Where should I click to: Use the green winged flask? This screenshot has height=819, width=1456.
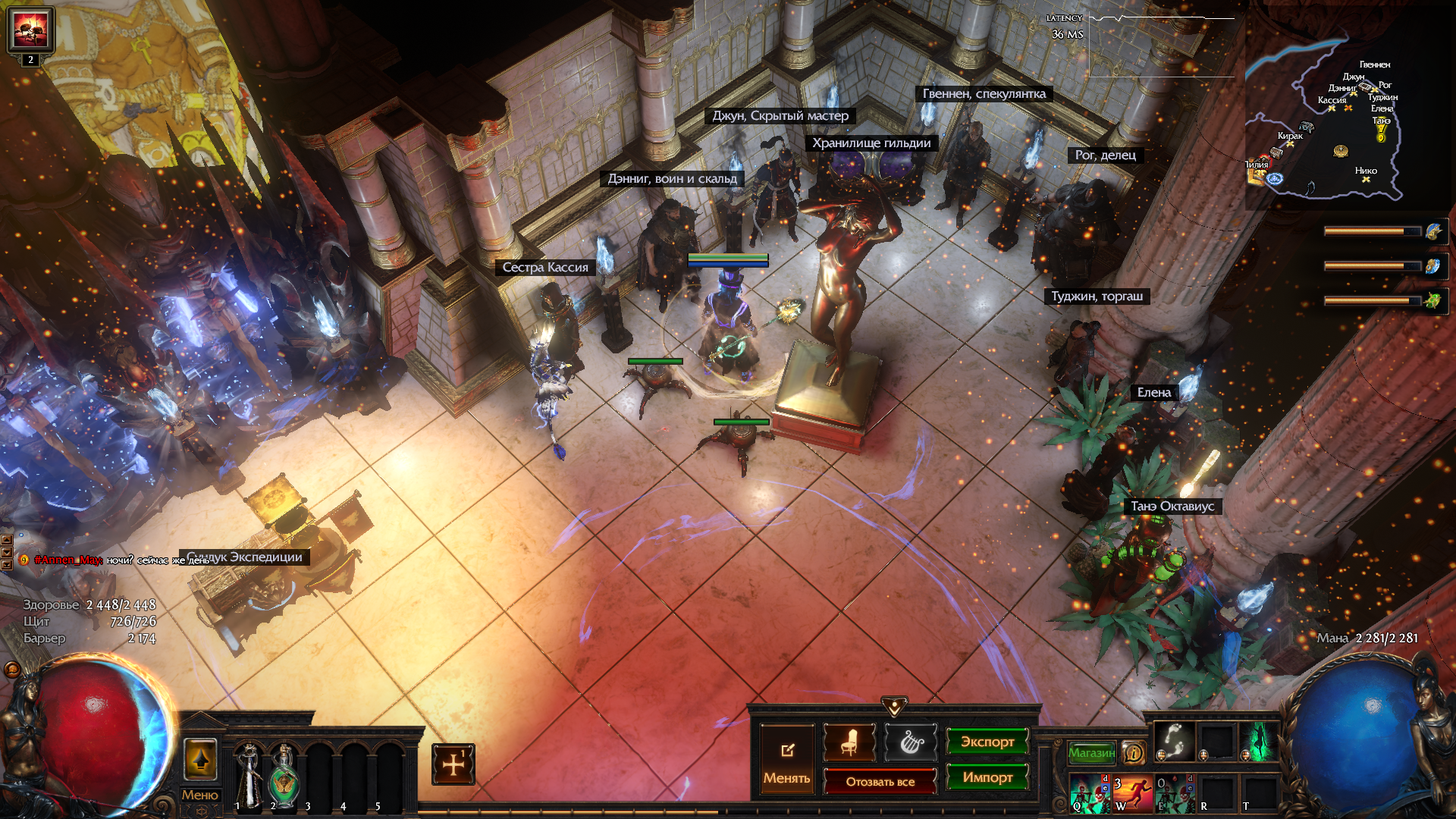[x=284, y=773]
